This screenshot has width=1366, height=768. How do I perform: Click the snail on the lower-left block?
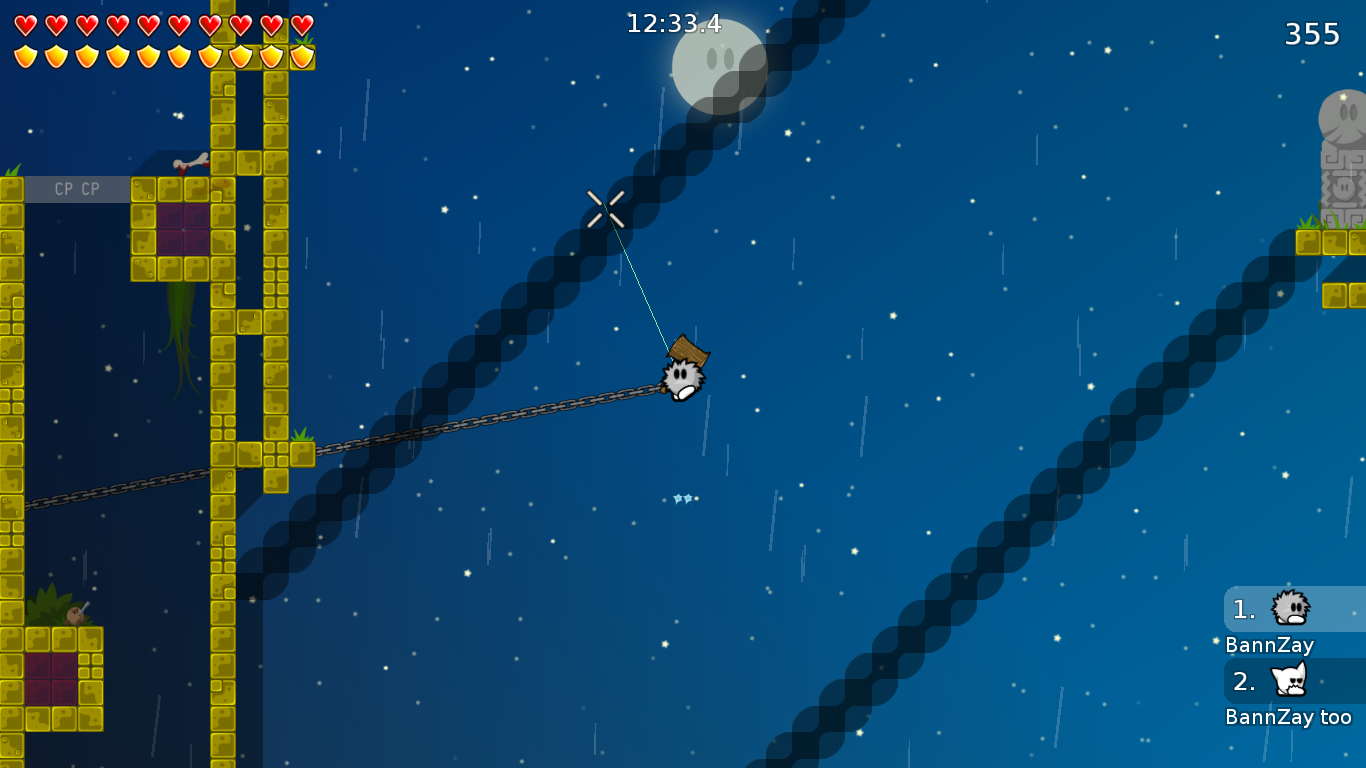[x=75, y=615]
